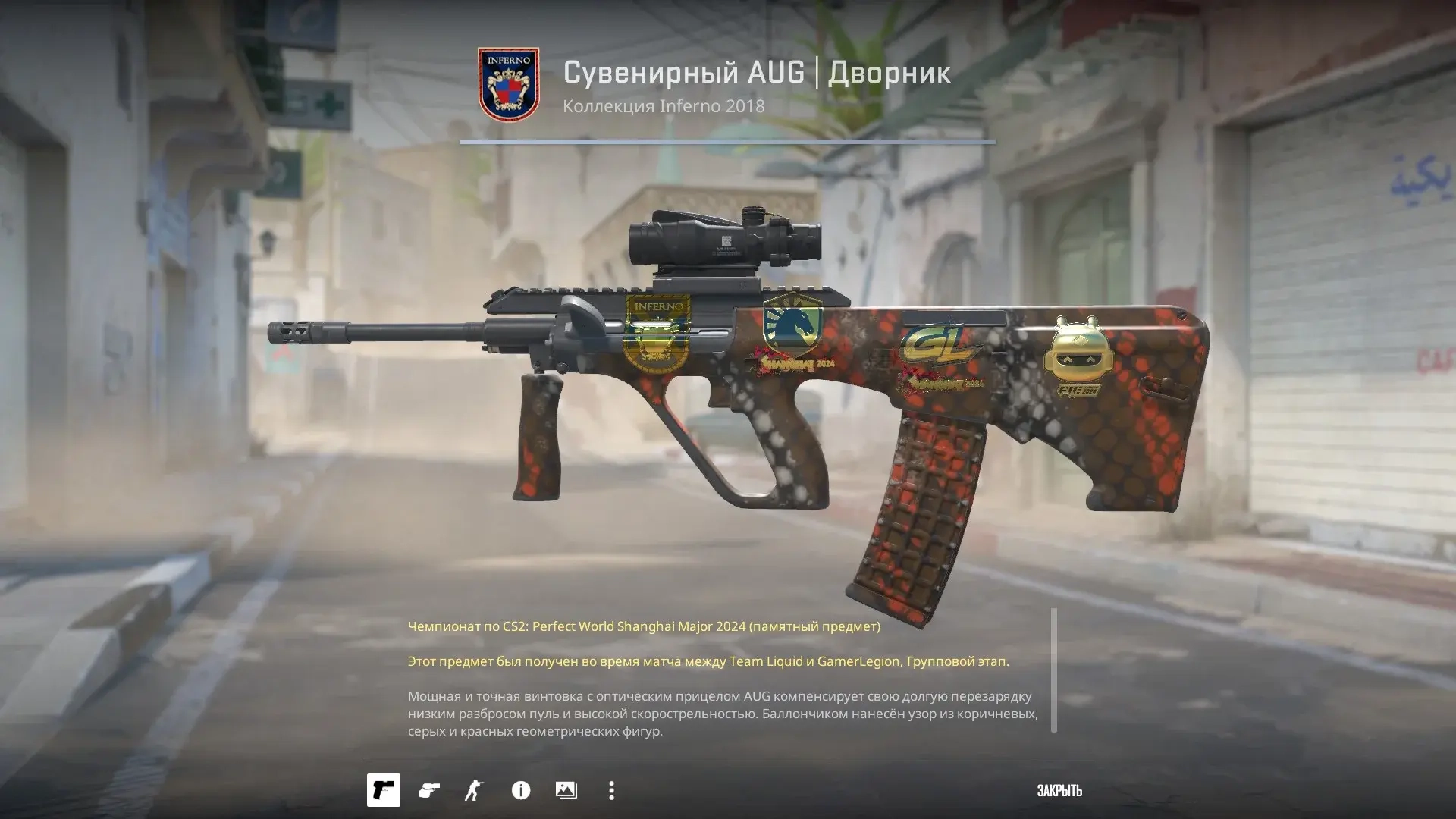Viewport: 1456px width, 819px height.
Task: Open the screenshot gallery icon
Action: point(566,791)
